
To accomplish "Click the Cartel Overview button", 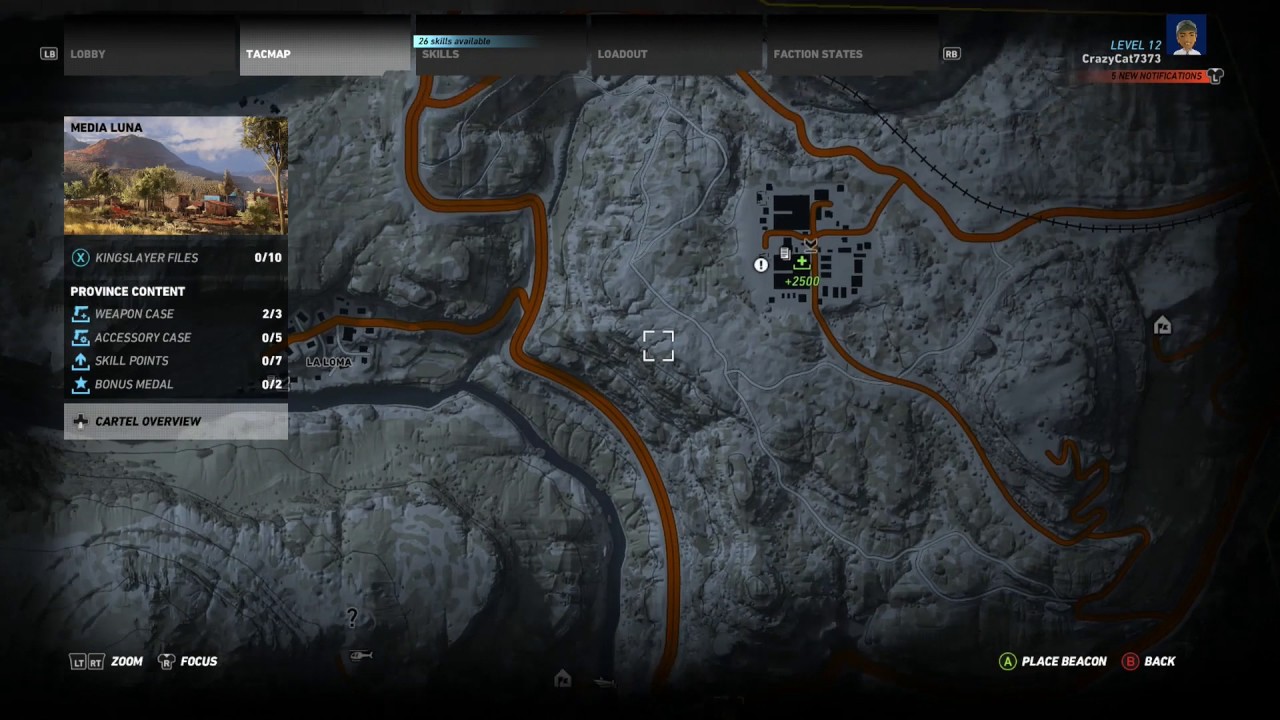I will point(148,421).
